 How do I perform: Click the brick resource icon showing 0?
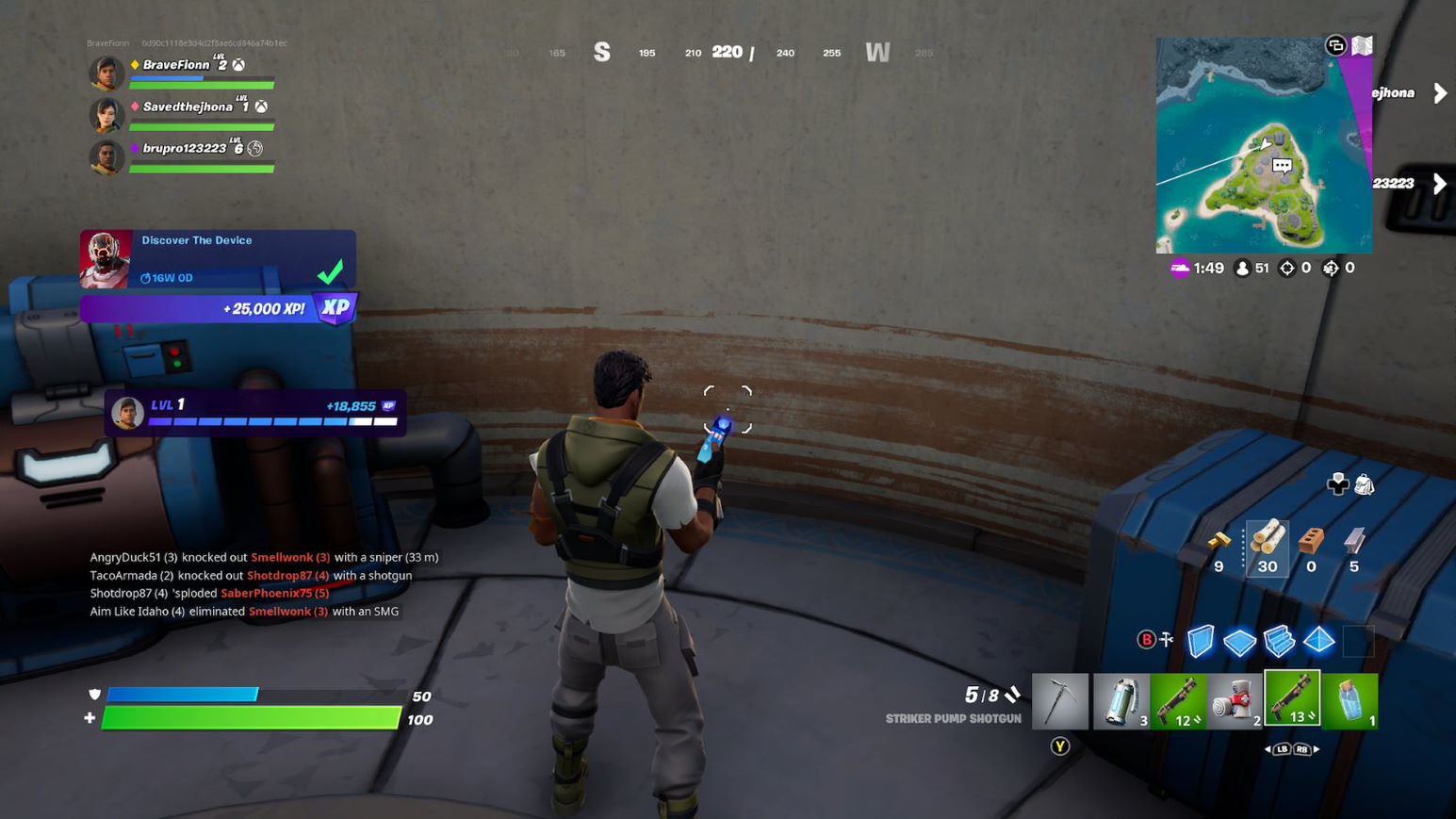click(x=1310, y=549)
